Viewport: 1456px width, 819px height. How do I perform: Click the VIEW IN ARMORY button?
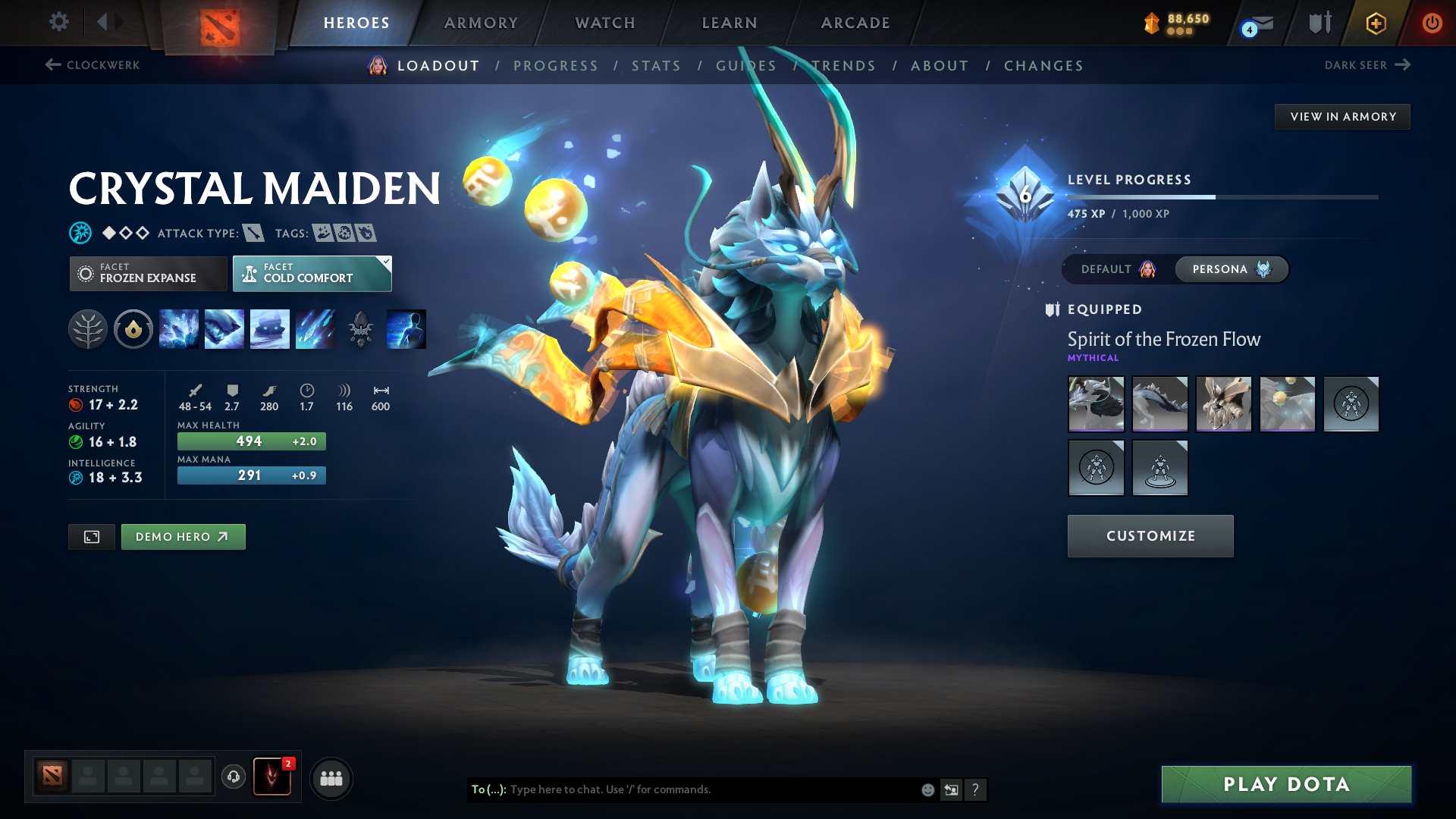tap(1342, 116)
